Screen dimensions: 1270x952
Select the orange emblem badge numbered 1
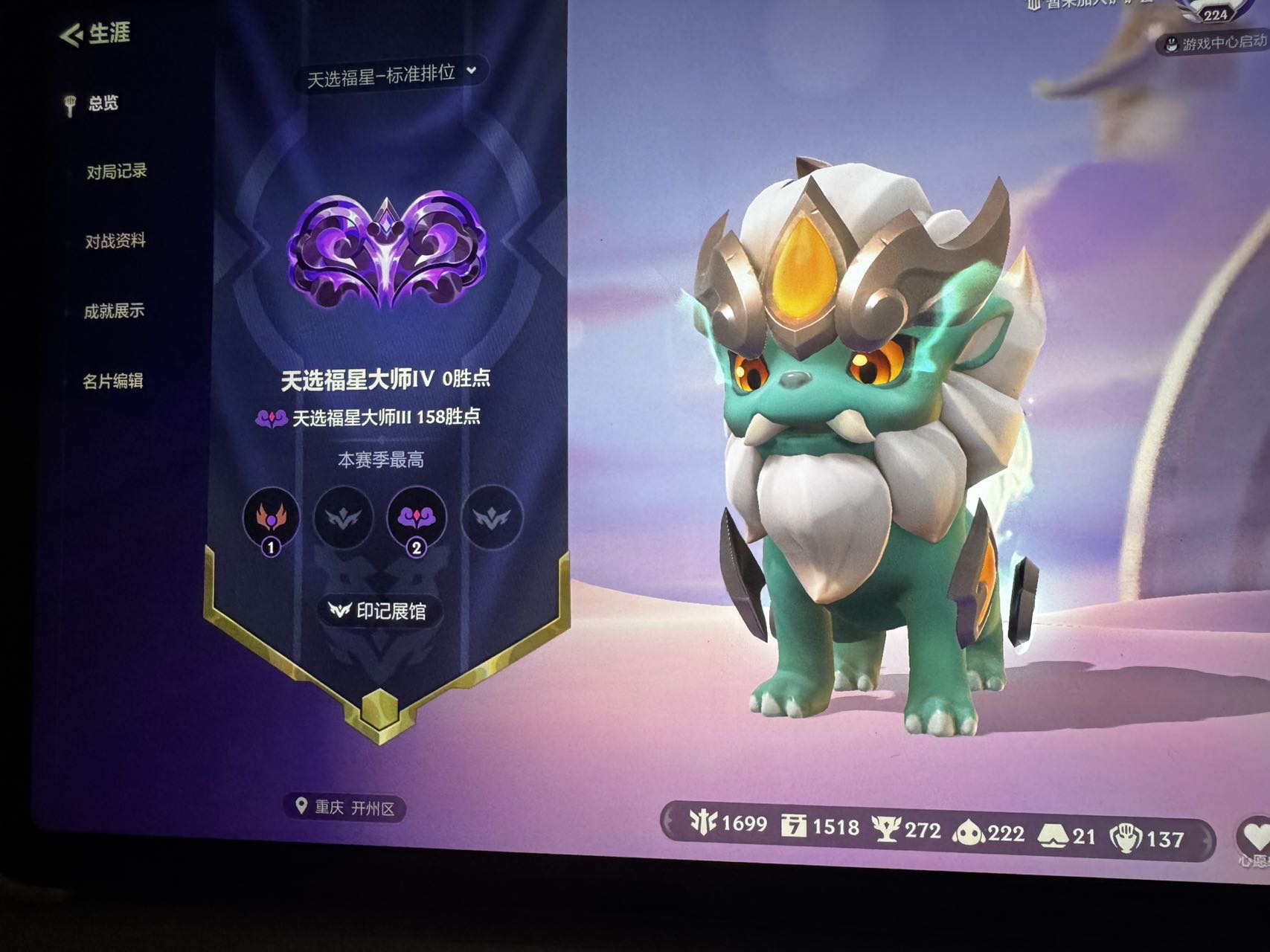[271, 518]
